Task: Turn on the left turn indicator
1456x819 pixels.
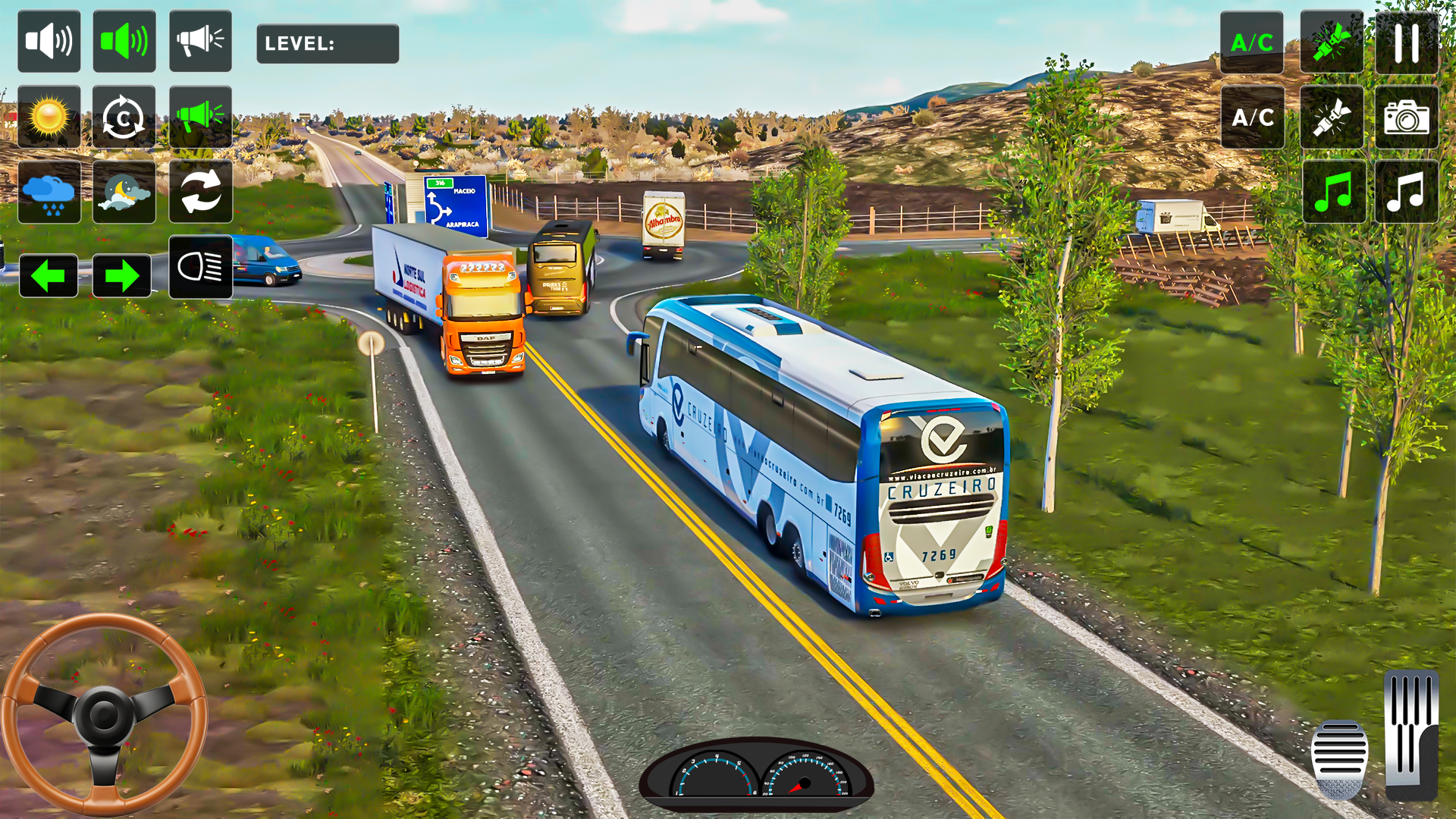Action: tap(49, 275)
